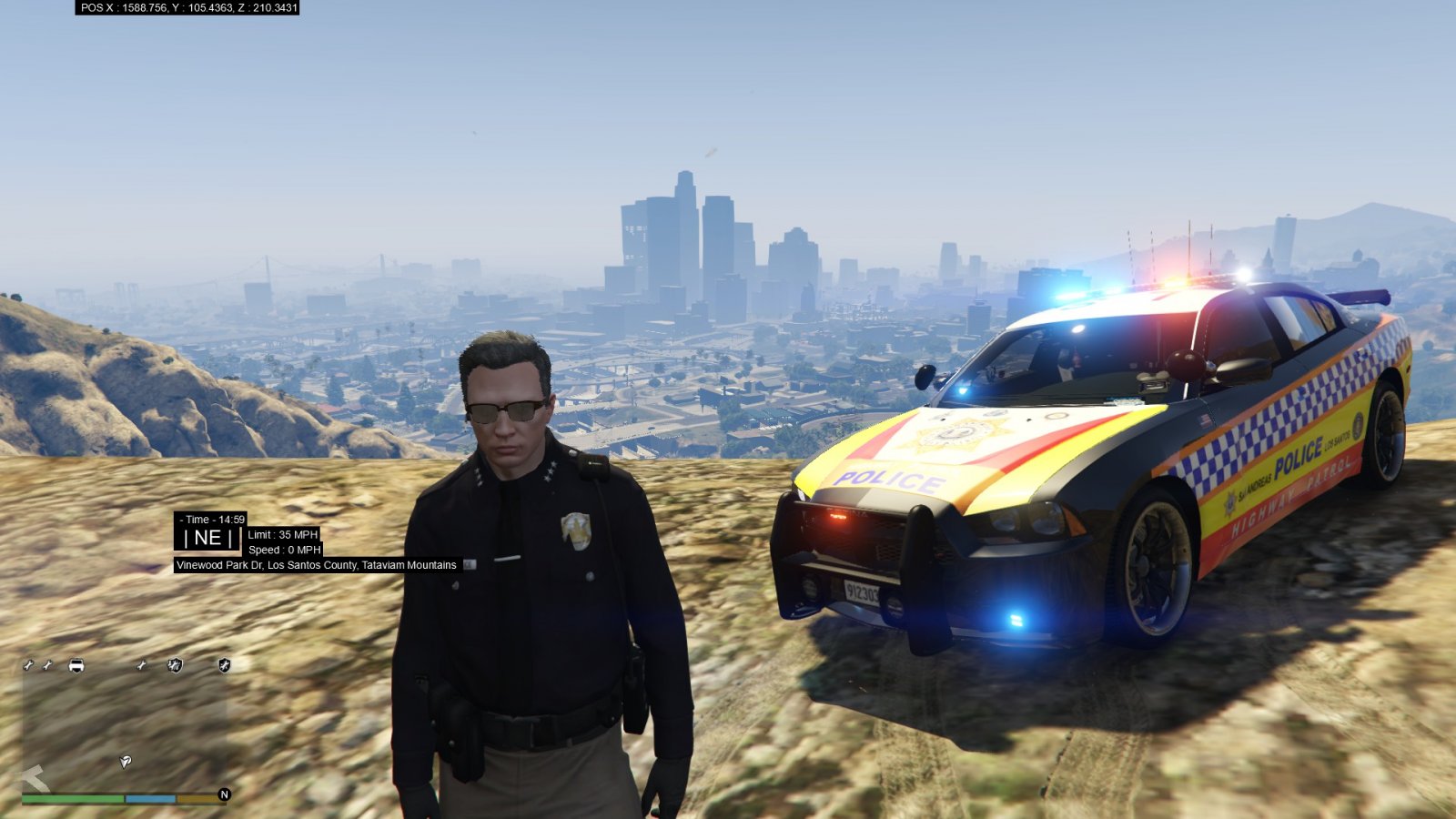The height and width of the screenshot is (819, 1456).
Task: Select the small wrench blip right of the car blip
Action: pos(141,665)
